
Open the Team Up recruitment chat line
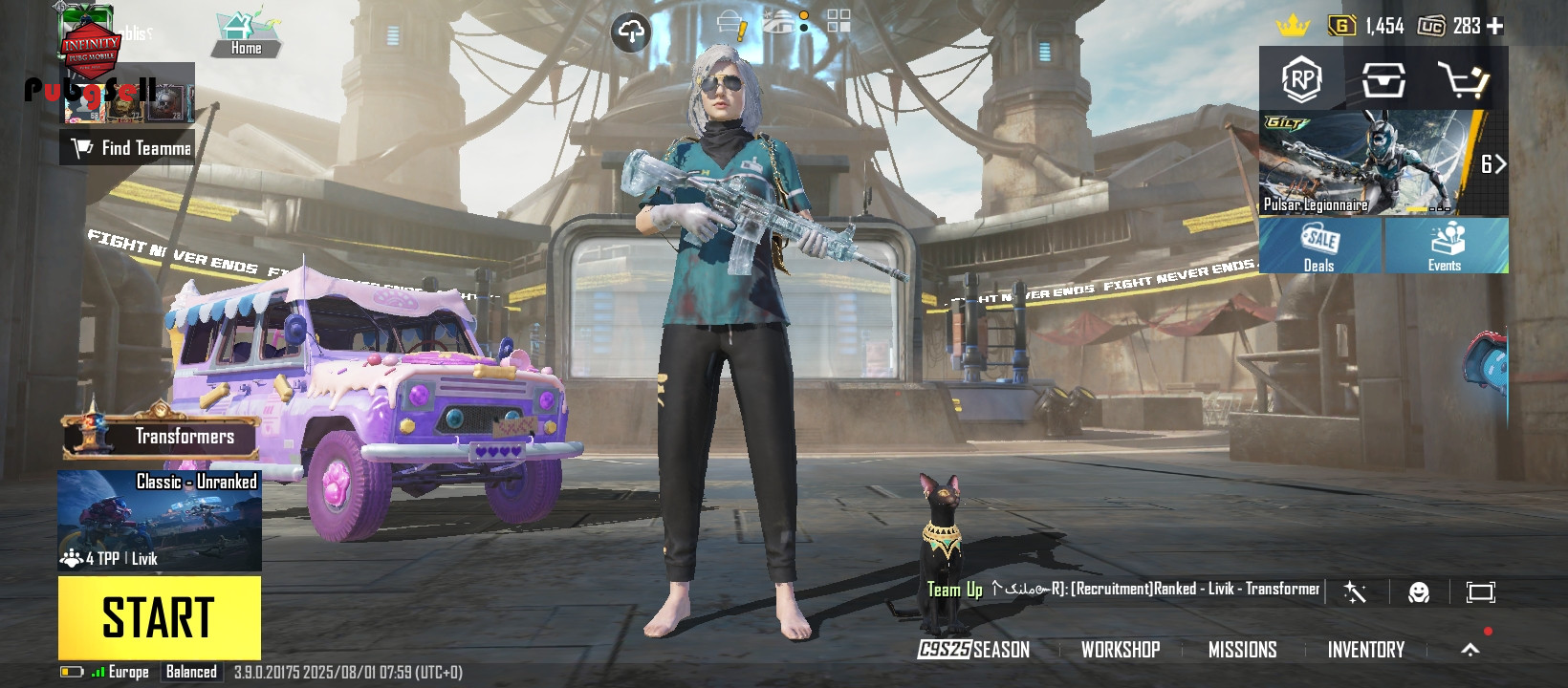point(1123,590)
